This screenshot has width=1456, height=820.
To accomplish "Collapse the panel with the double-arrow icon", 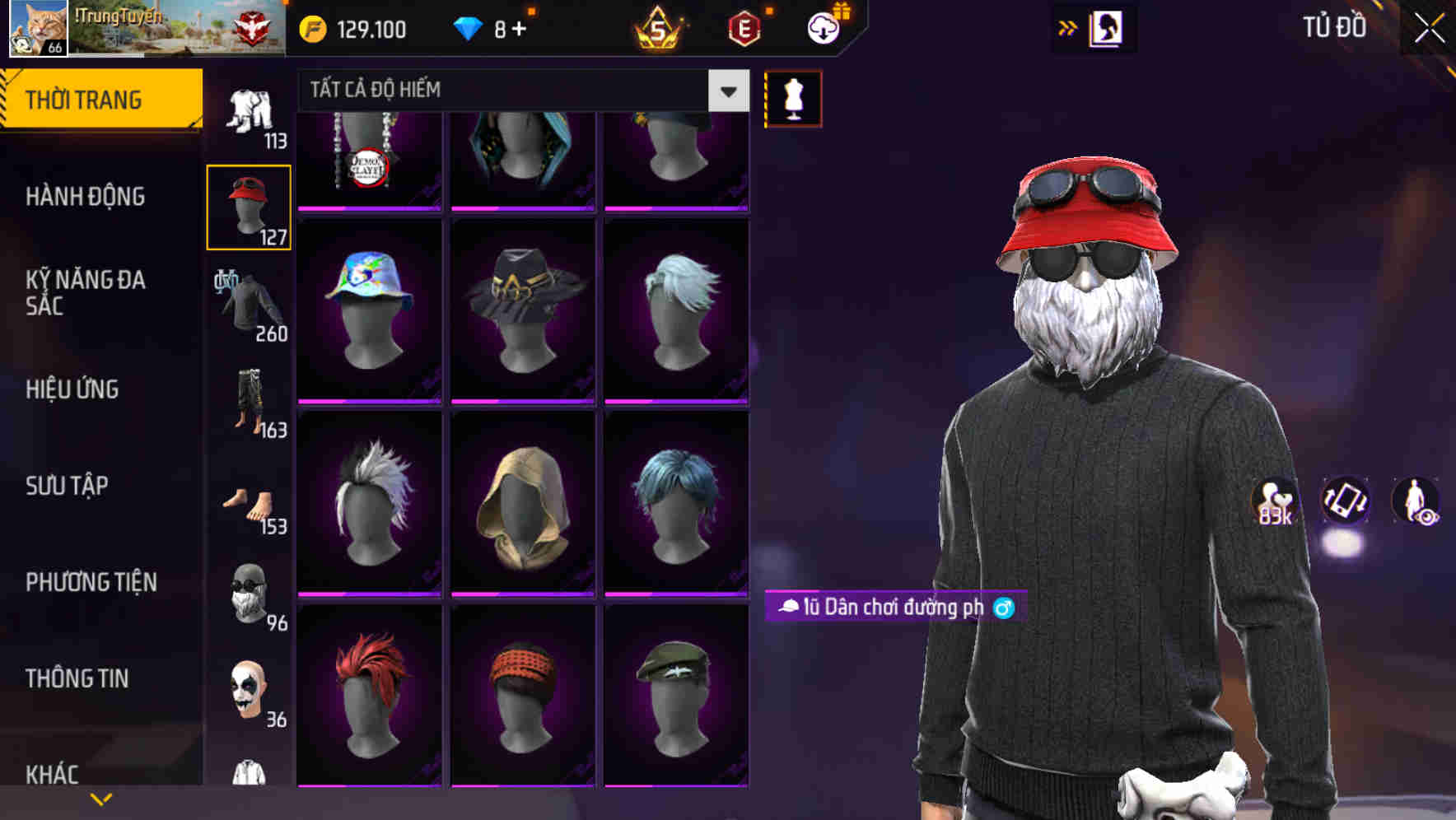I will pos(1069,27).
